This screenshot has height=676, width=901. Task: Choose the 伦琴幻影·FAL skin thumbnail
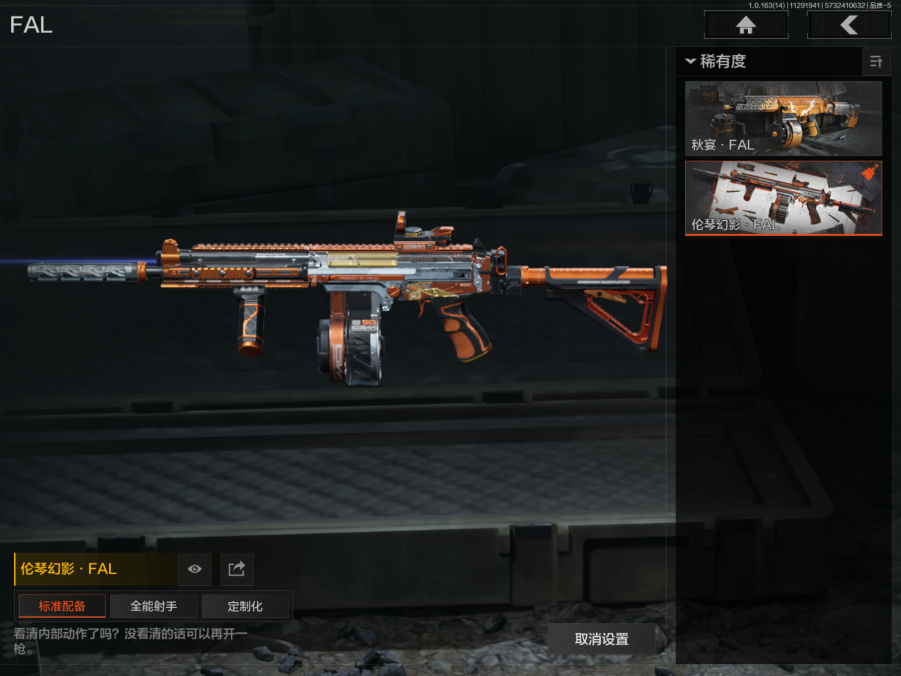783,198
